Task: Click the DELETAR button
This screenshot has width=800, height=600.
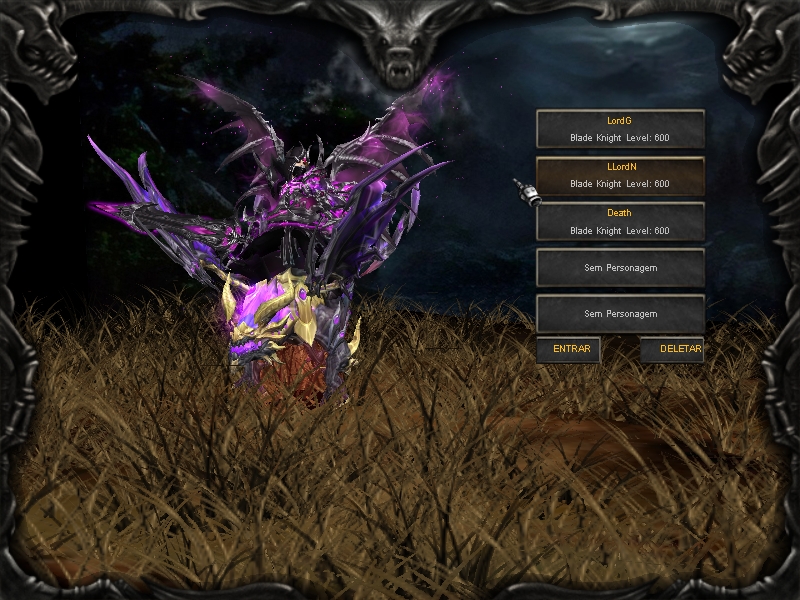Action: click(x=674, y=350)
